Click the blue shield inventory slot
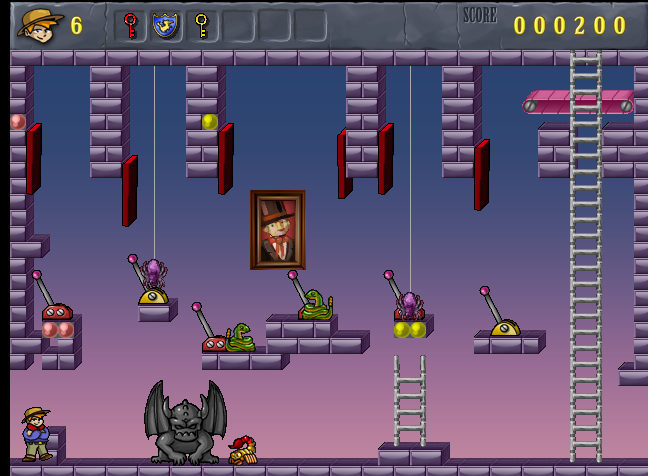The image size is (648, 476). click(165, 25)
